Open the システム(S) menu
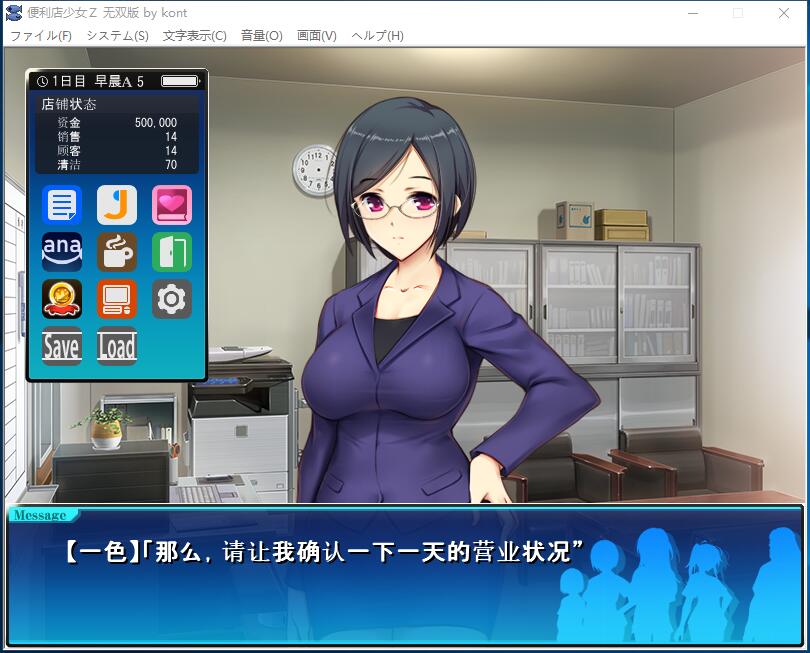Screen dimensions: 810x653 click(x=117, y=35)
